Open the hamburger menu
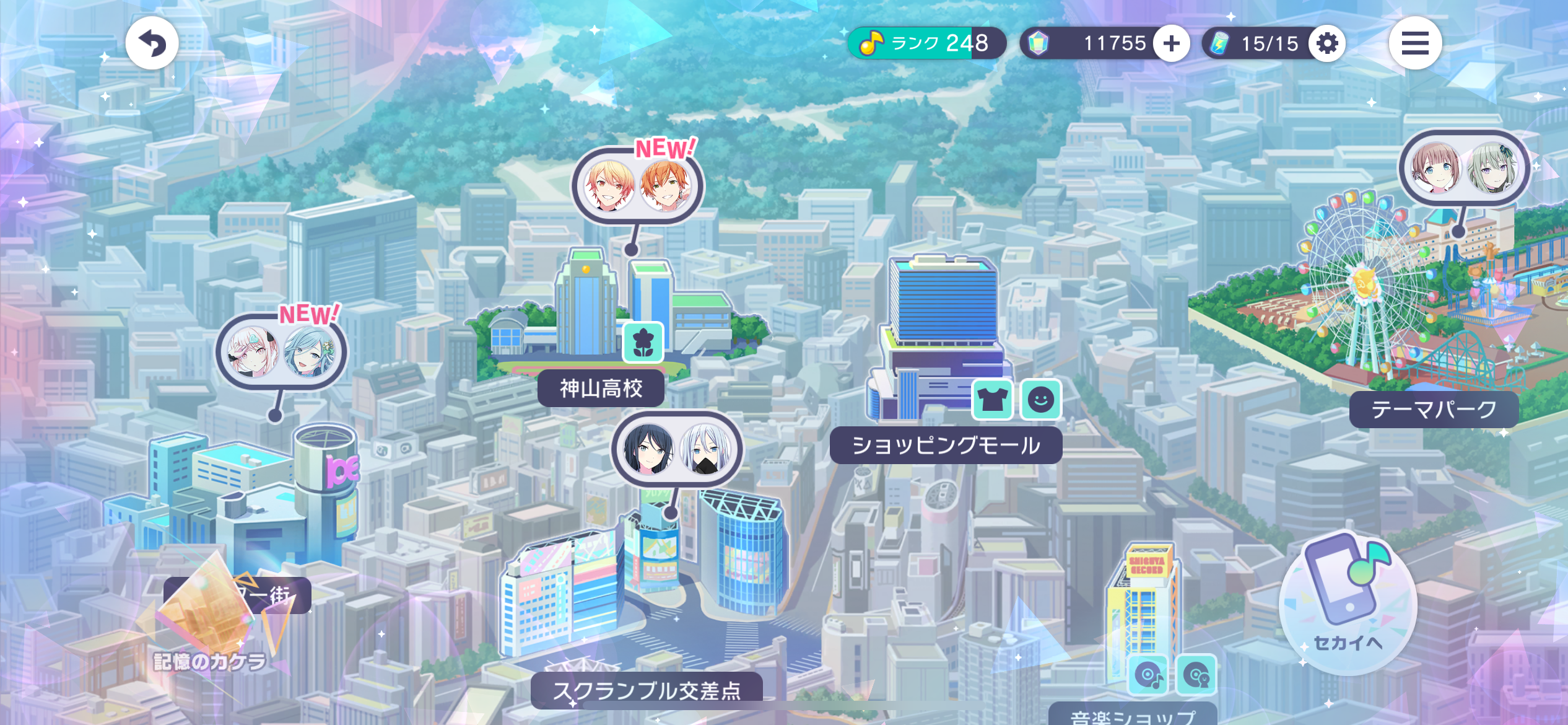The image size is (1568, 725). coord(1414,43)
